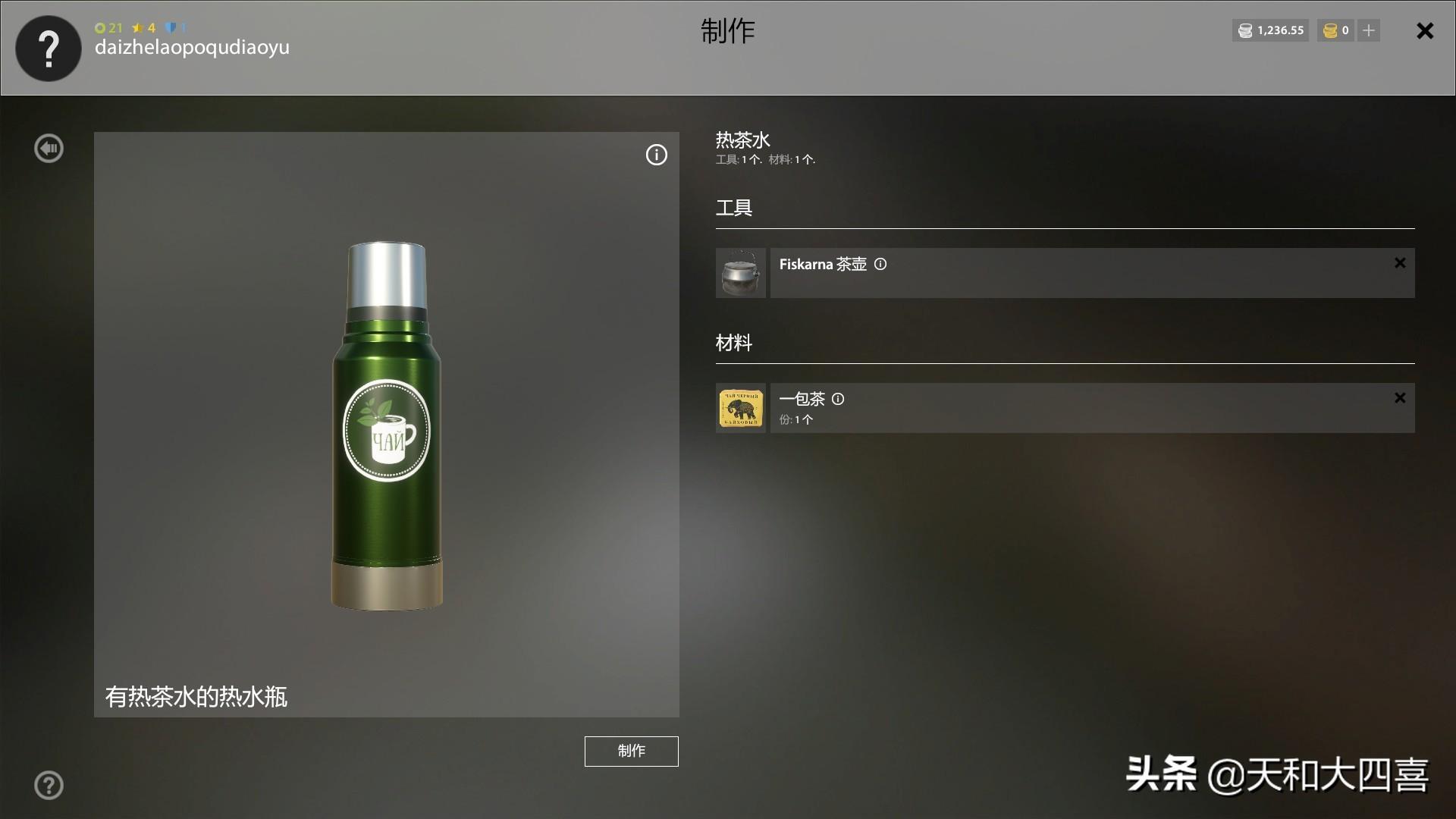Close the crafting window
The image size is (1456, 819).
tap(1425, 31)
